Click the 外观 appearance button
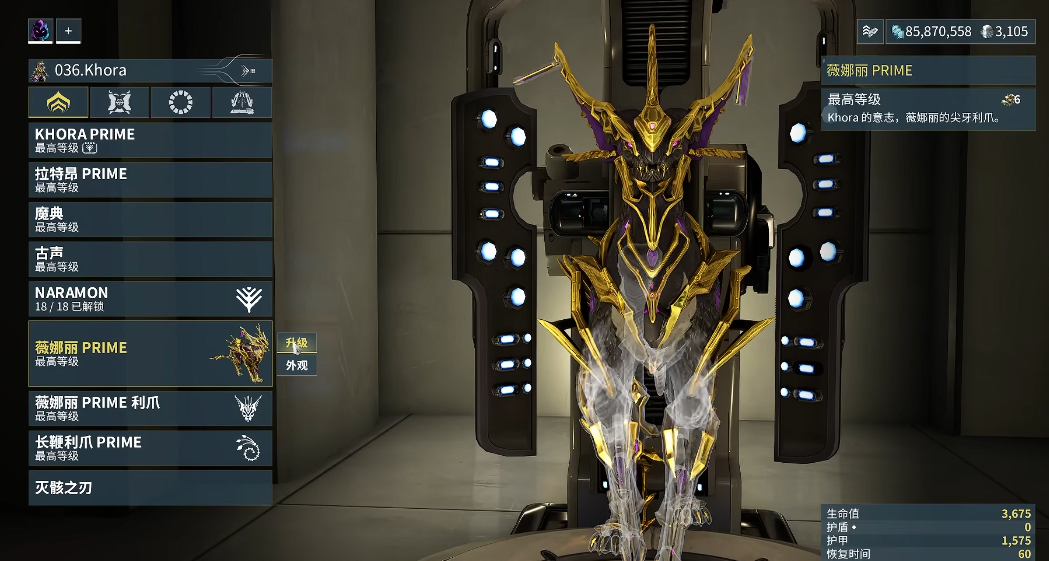 (296, 366)
